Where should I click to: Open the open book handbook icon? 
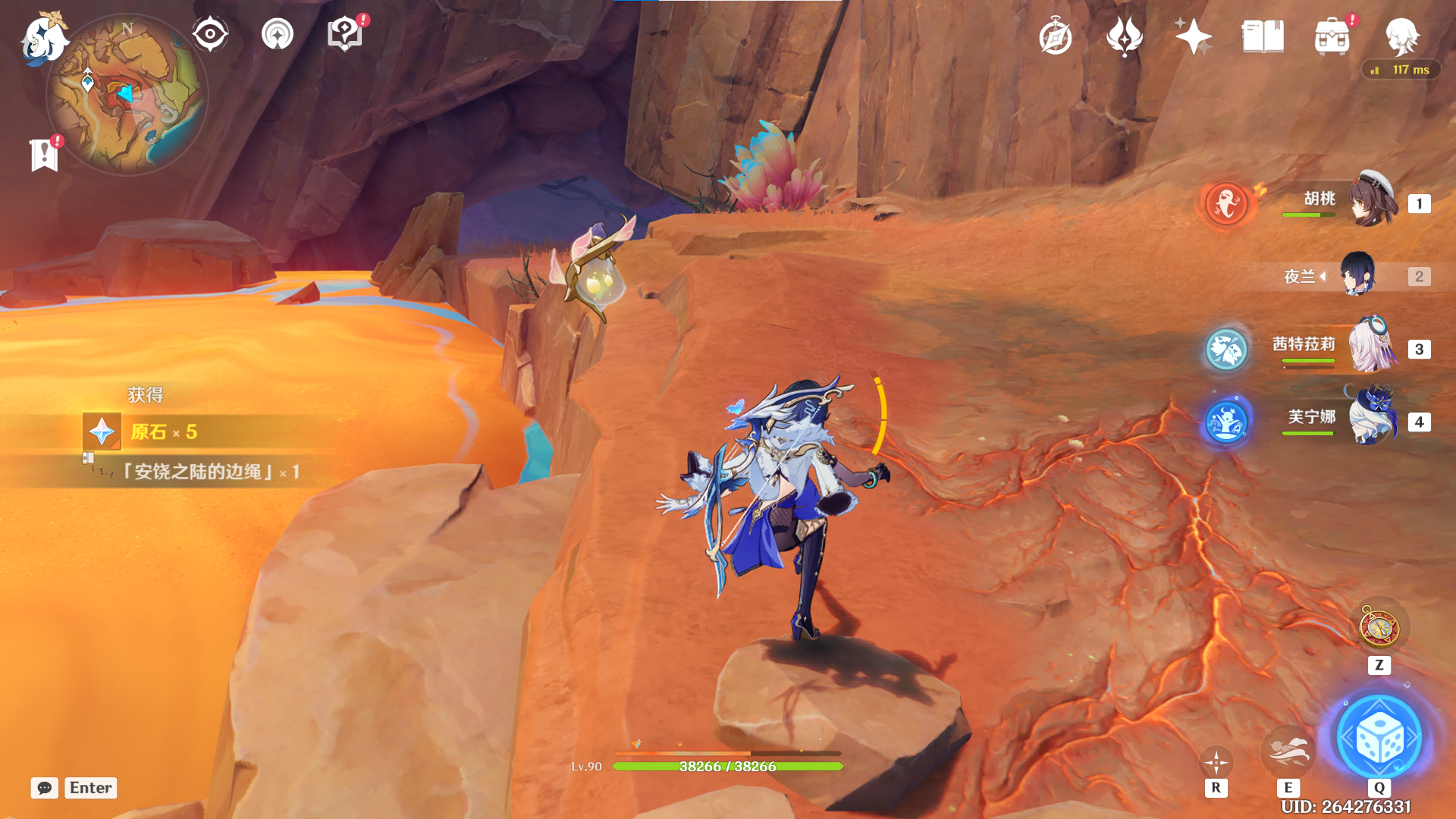(1263, 36)
